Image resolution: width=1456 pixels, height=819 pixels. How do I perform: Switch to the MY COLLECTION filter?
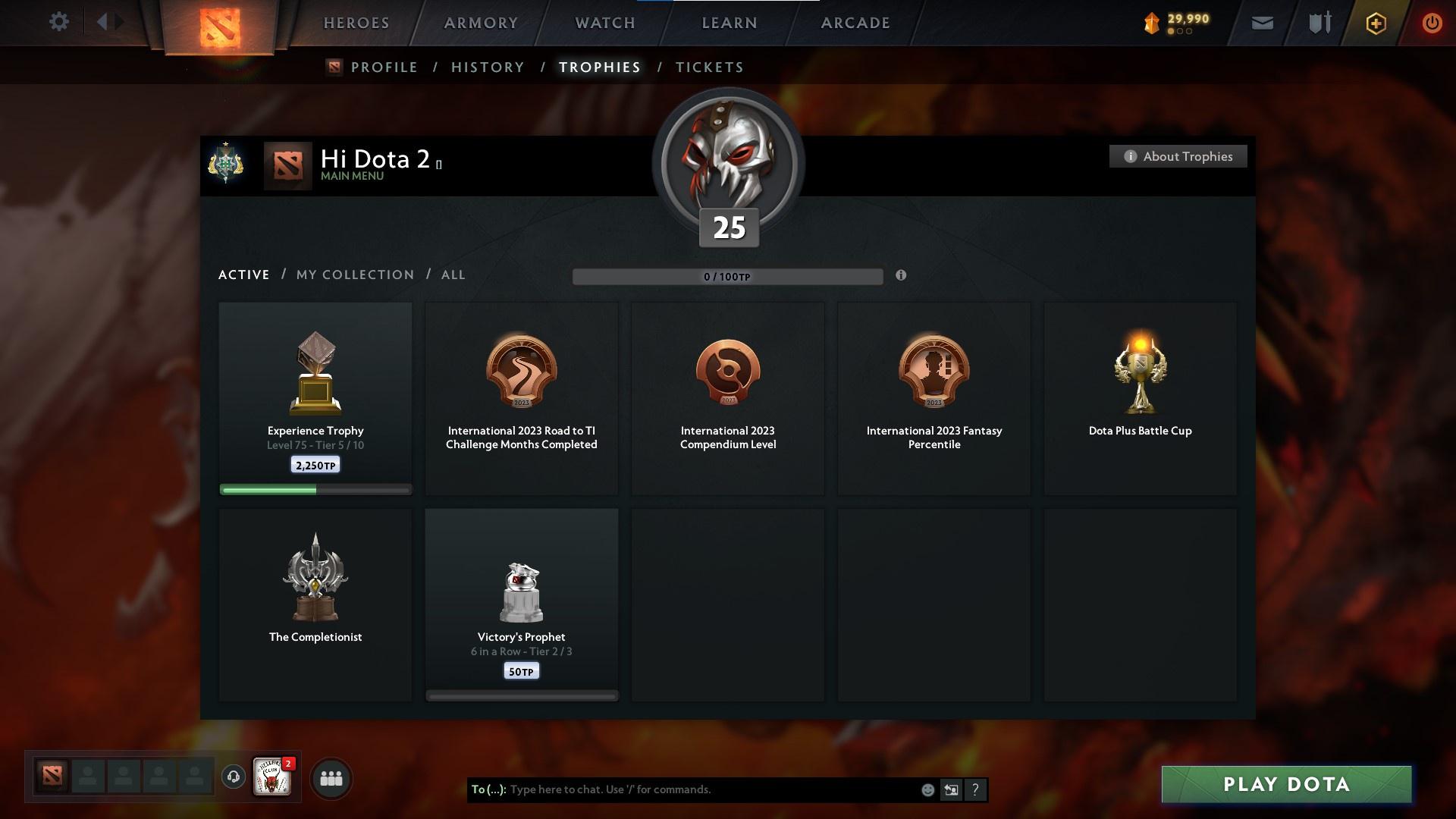[x=353, y=275]
